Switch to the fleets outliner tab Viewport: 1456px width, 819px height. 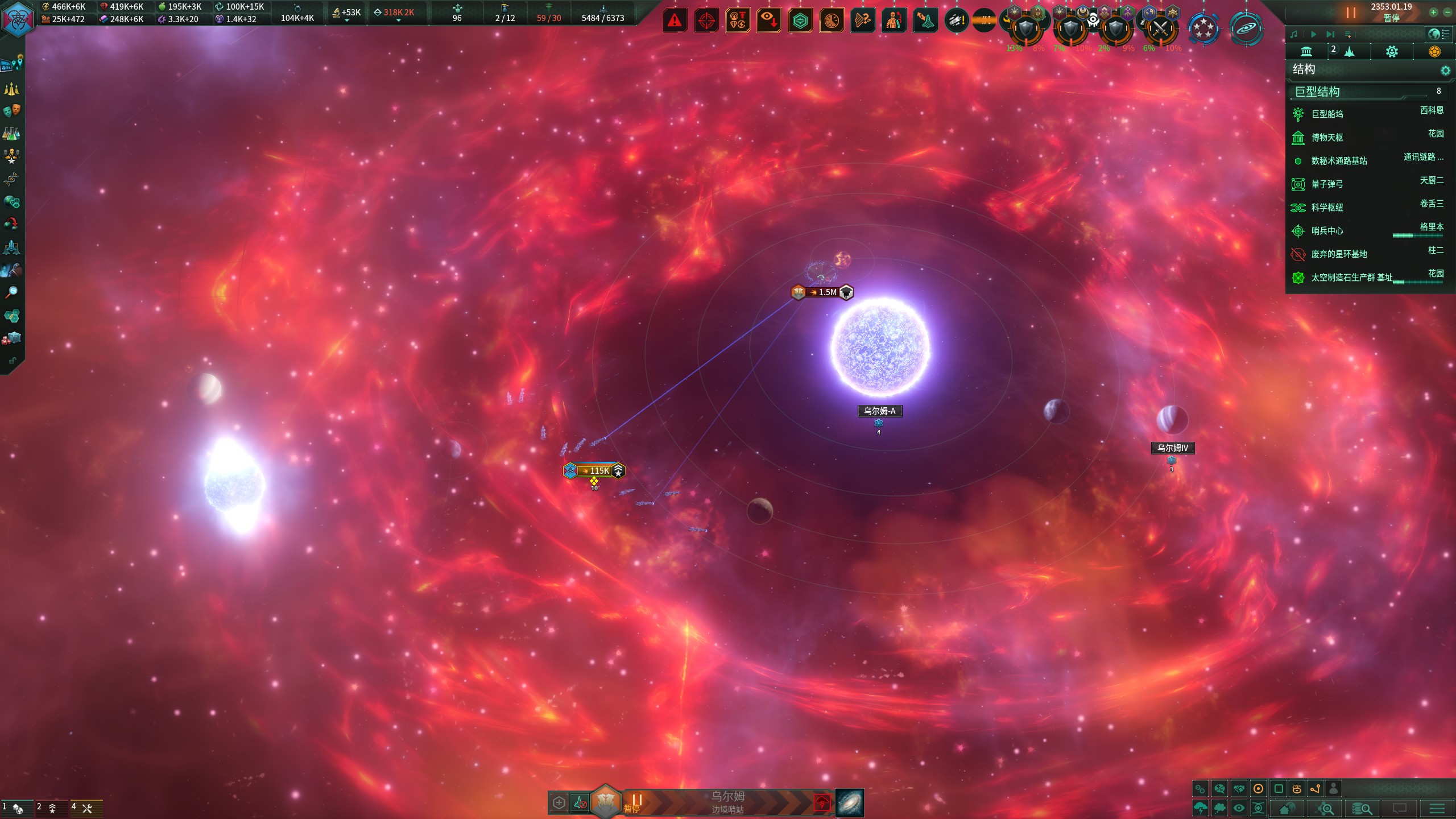(x=1349, y=52)
